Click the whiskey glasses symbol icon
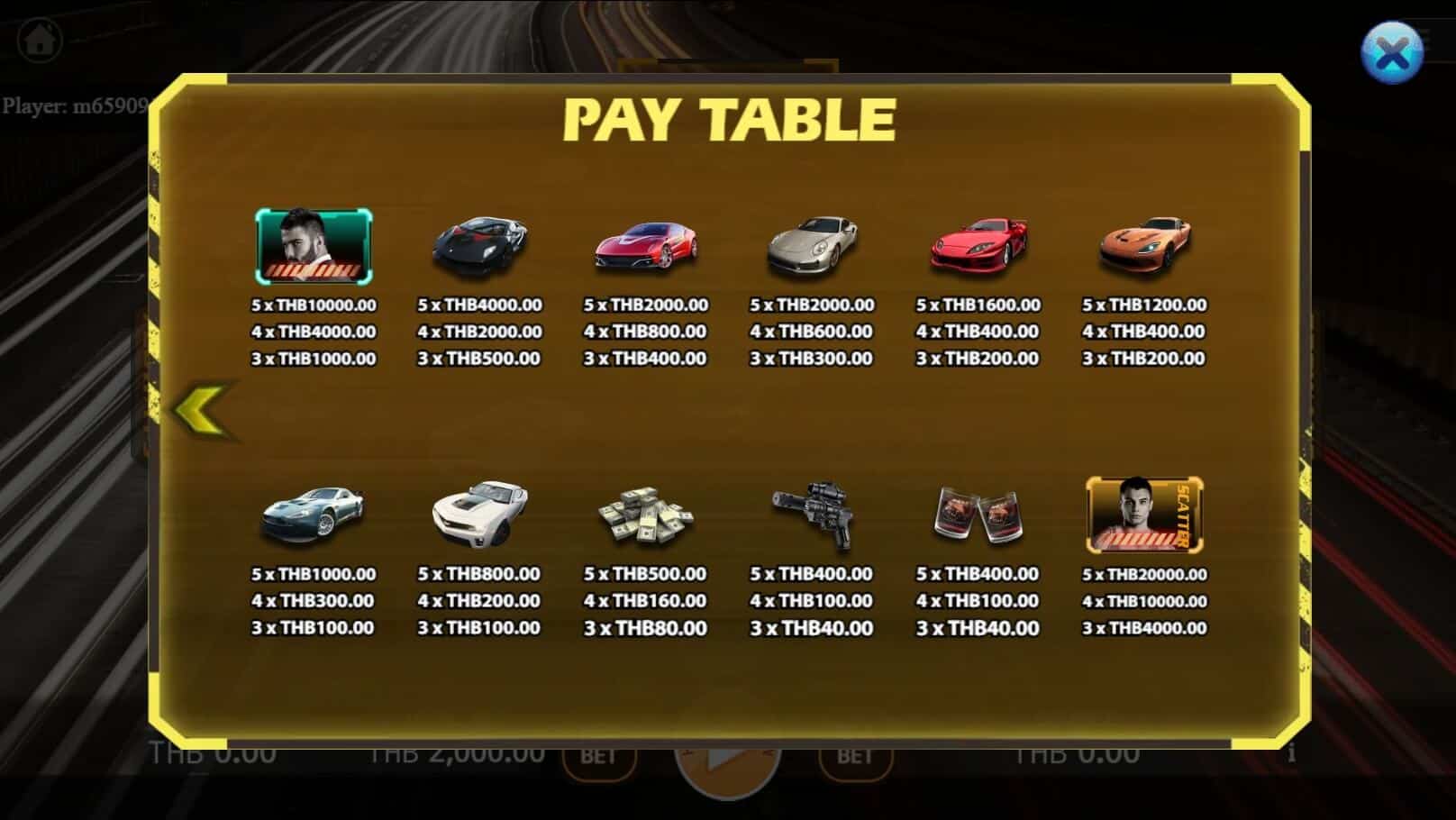 coord(978,514)
